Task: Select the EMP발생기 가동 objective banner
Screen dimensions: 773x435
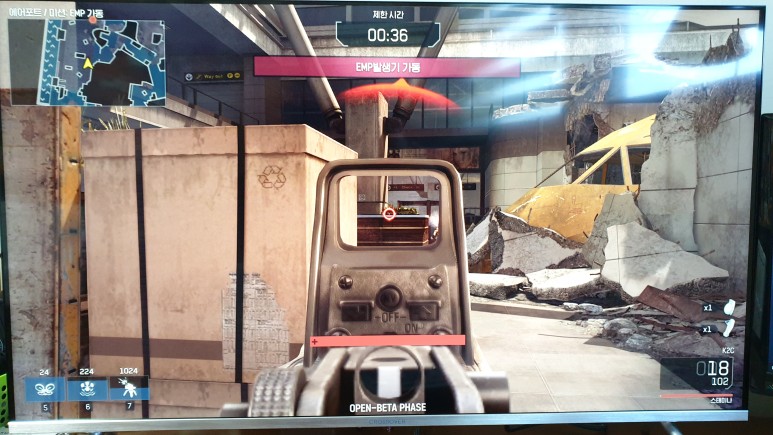Action: 387,67
